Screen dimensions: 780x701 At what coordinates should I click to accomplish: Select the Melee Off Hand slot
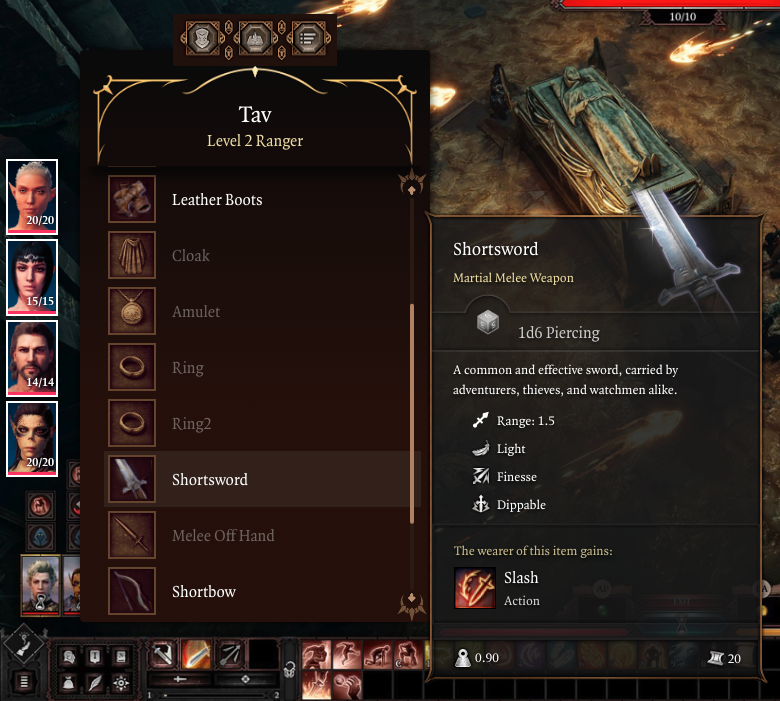[132, 536]
